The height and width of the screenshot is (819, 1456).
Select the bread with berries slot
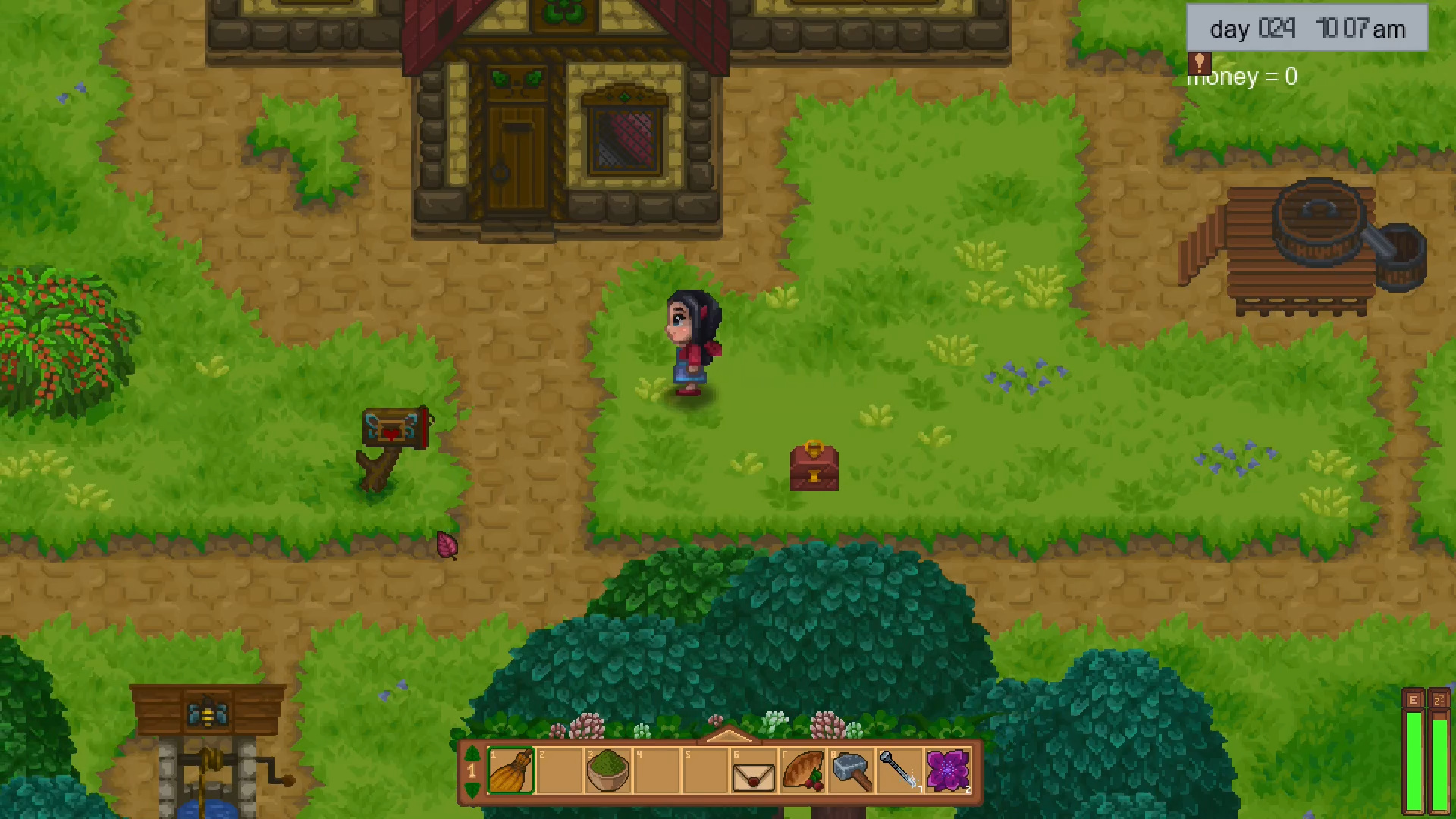pyautogui.click(x=802, y=771)
